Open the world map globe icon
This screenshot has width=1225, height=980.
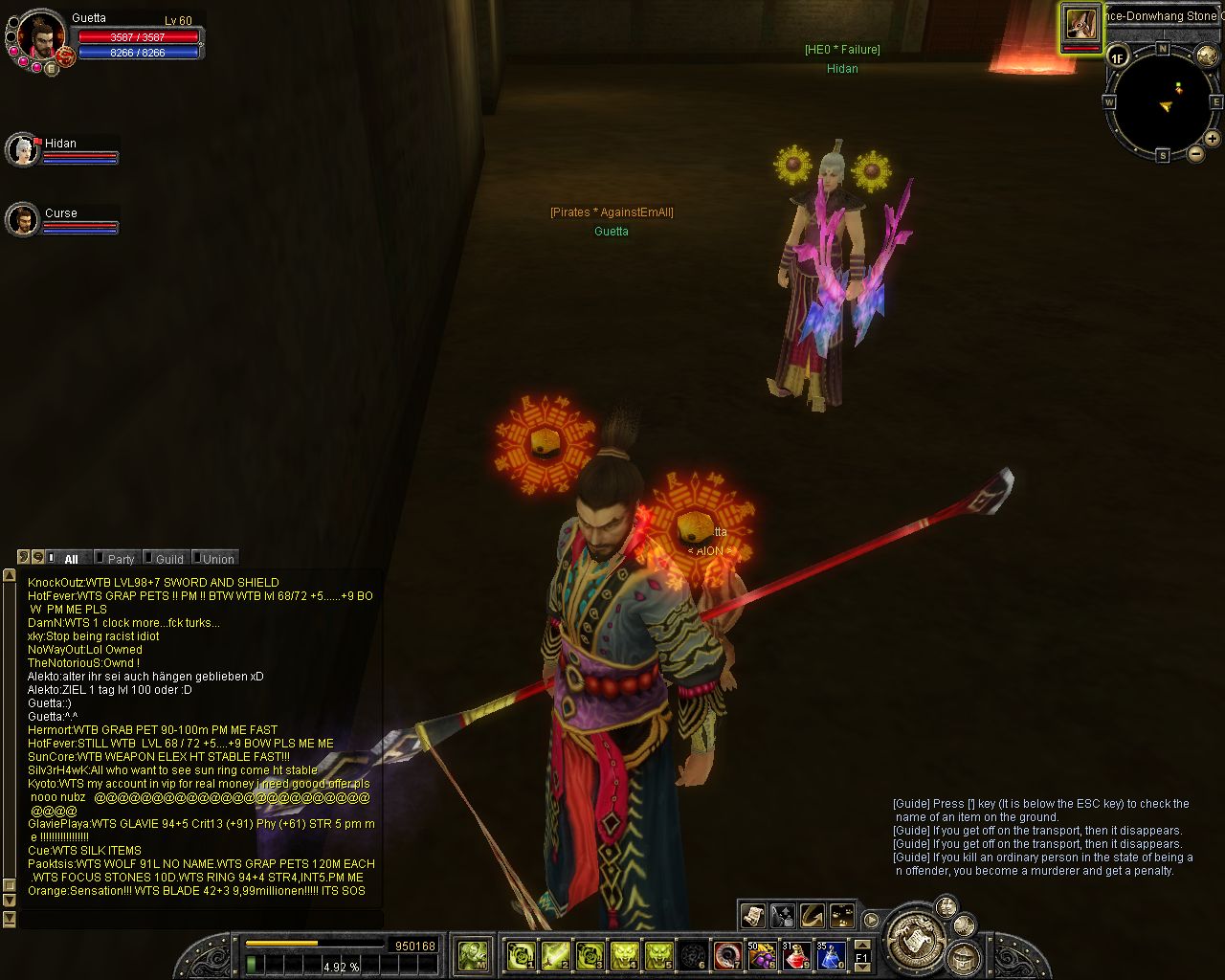1207,56
